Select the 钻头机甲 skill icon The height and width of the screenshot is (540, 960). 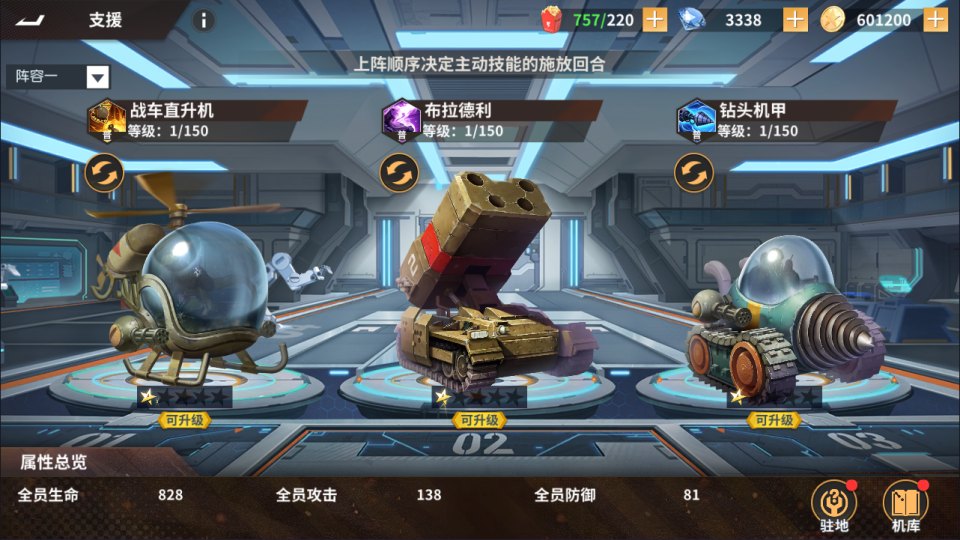tap(695, 119)
